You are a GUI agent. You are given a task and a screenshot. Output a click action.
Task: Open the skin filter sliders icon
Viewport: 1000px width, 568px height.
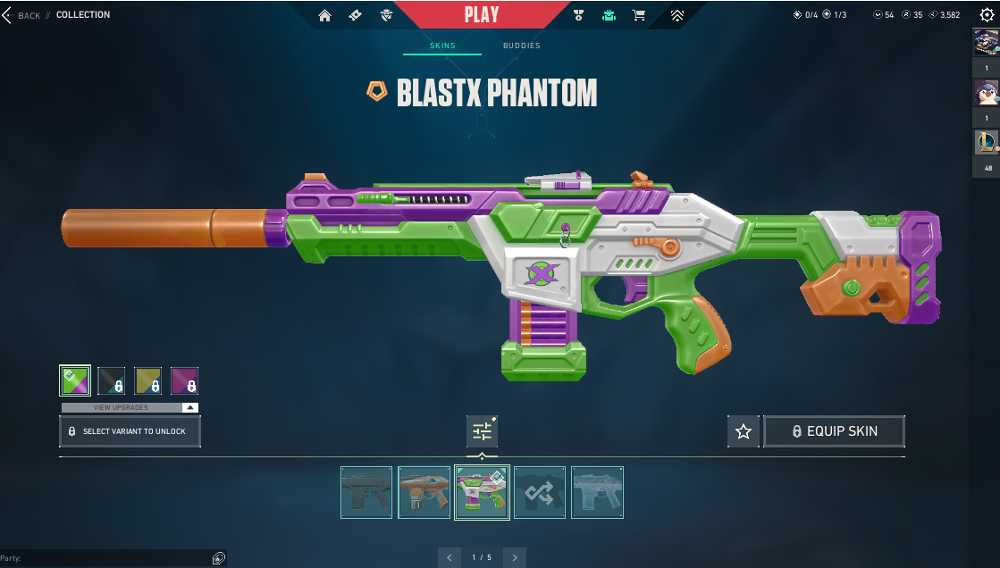coord(482,431)
